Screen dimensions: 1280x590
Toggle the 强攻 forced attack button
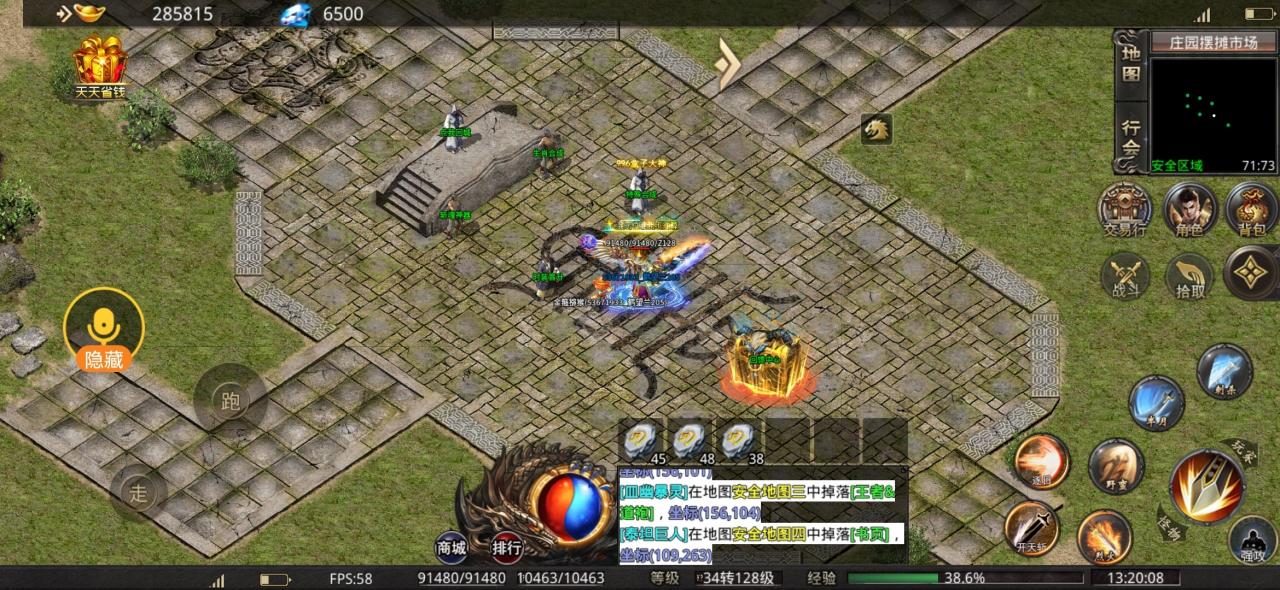1253,540
